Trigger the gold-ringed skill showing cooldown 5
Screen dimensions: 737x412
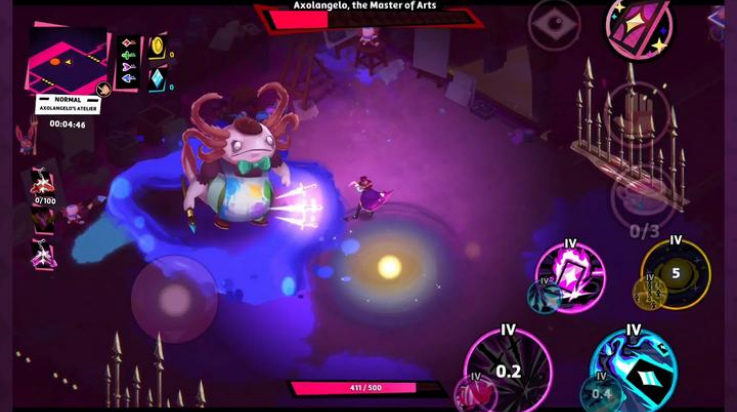tap(676, 272)
